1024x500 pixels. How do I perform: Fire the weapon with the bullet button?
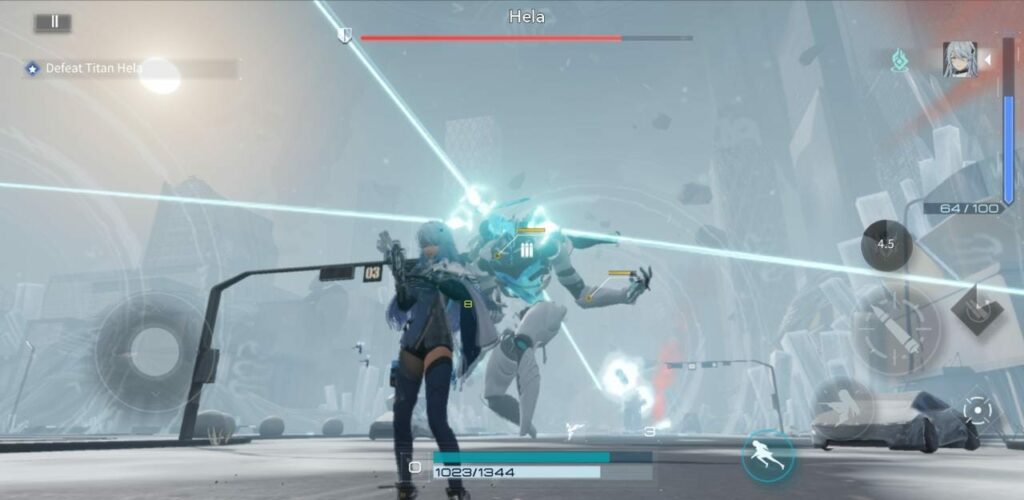pos(895,332)
